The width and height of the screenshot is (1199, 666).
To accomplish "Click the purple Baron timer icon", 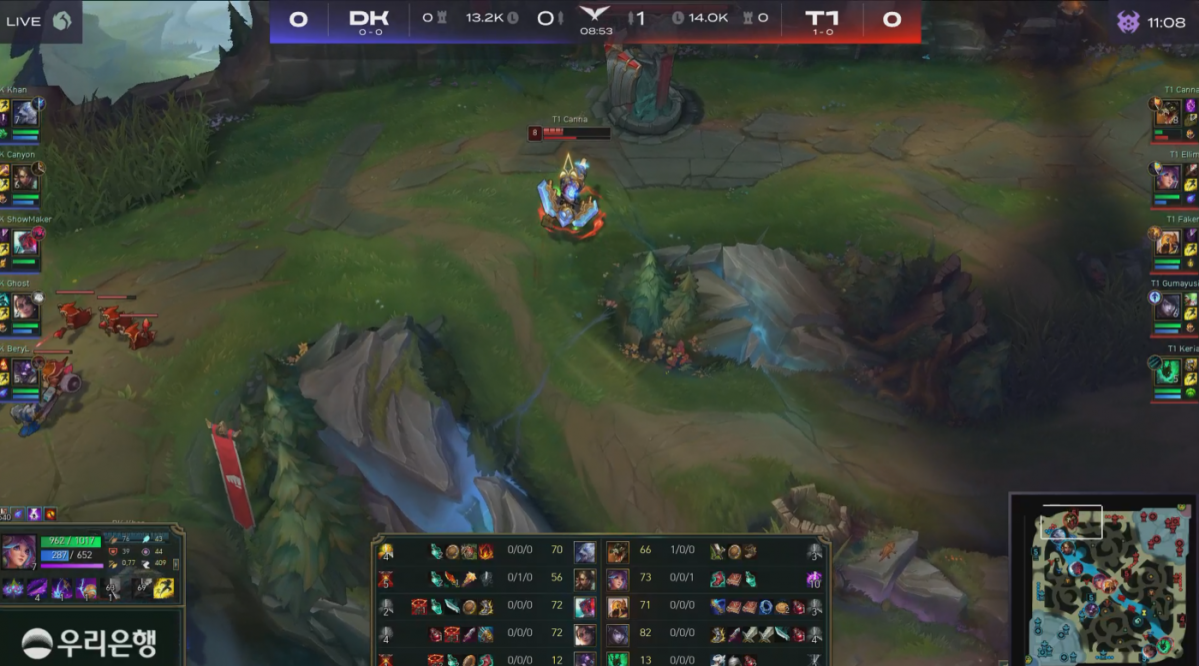I will 1128,21.
